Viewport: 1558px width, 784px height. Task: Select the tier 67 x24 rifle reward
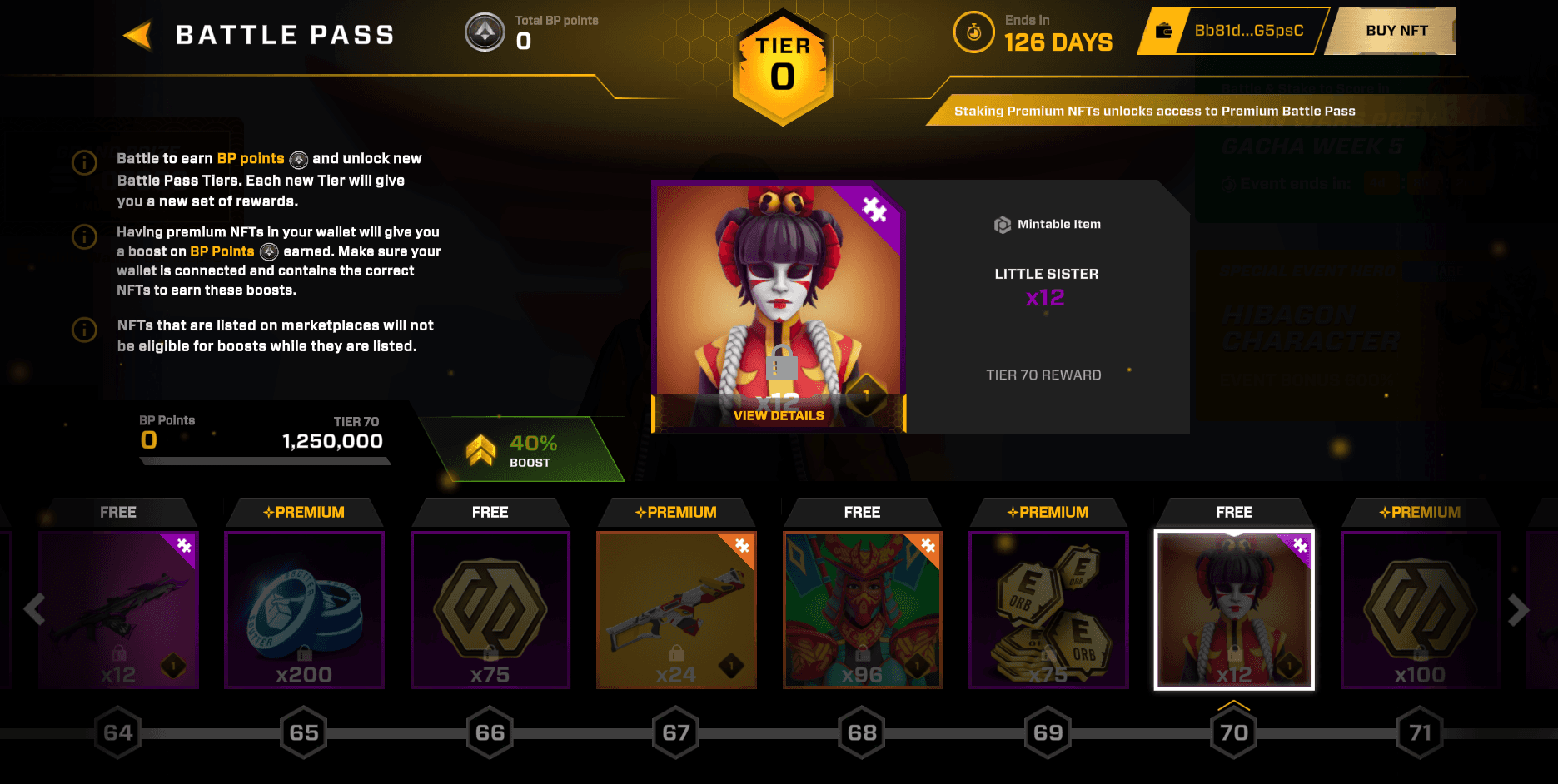[x=676, y=610]
